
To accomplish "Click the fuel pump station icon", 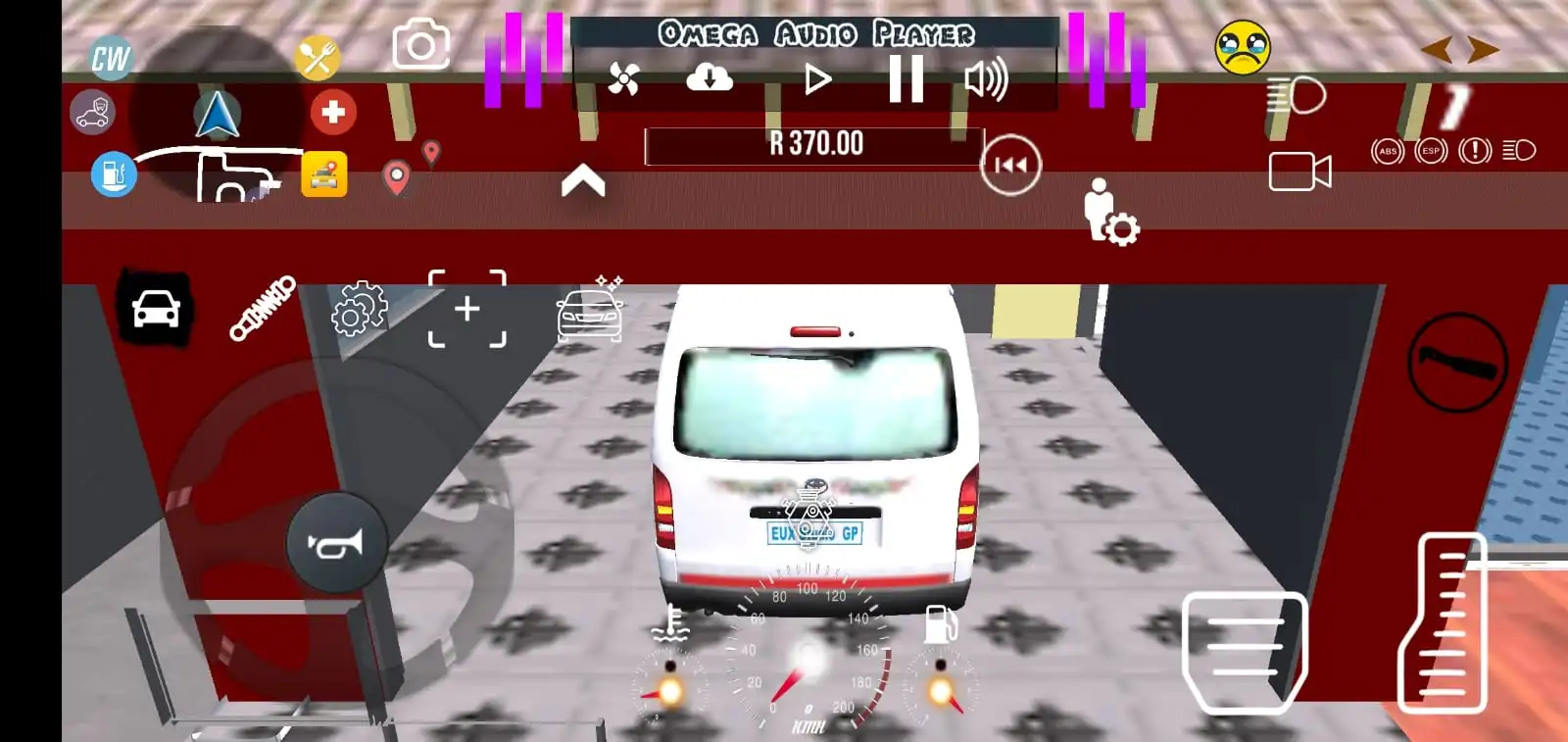I will [x=113, y=172].
